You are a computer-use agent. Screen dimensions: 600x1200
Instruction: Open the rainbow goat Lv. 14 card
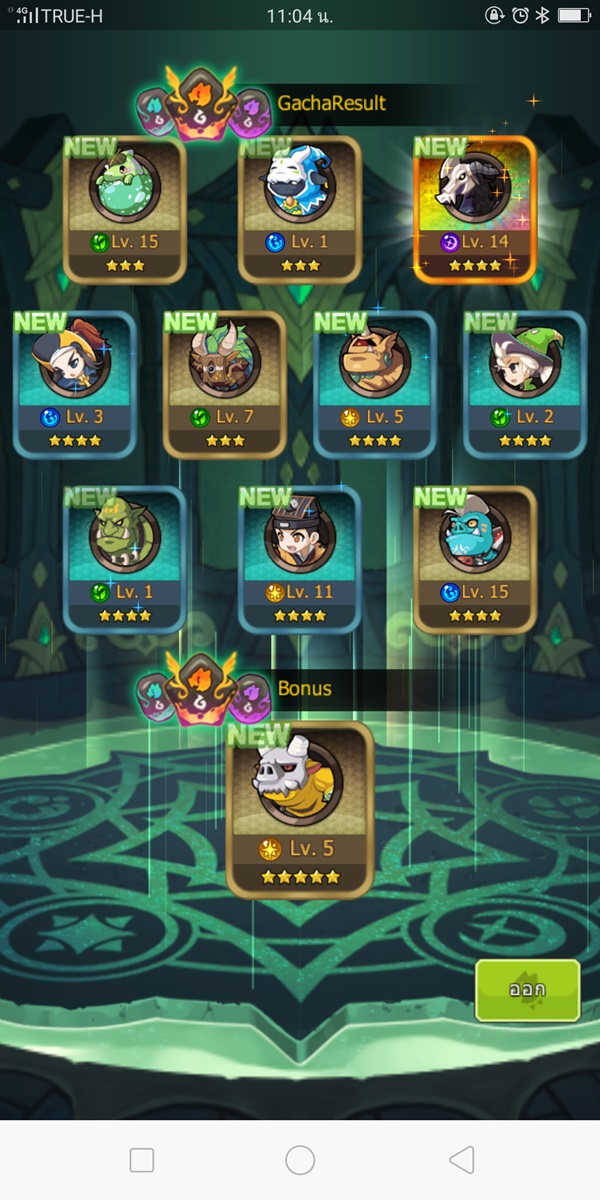click(x=475, y=210)
